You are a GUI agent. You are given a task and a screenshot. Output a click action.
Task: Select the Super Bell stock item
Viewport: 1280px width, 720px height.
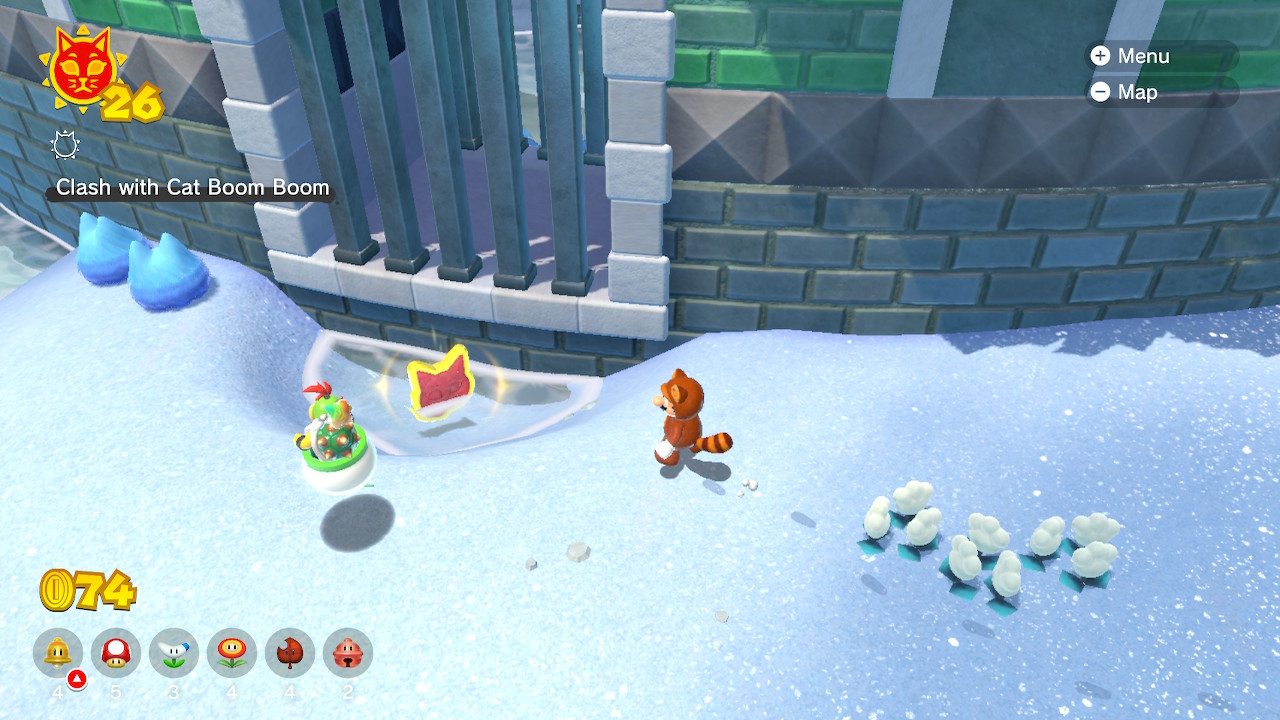point(58,654)
